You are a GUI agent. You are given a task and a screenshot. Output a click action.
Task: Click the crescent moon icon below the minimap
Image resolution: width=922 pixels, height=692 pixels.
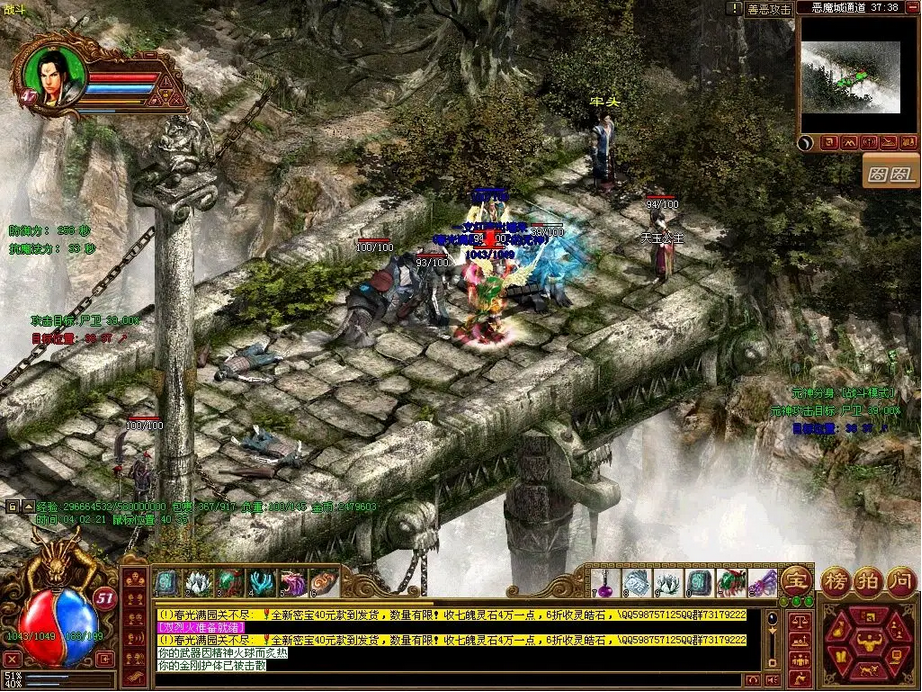(806, 143)
